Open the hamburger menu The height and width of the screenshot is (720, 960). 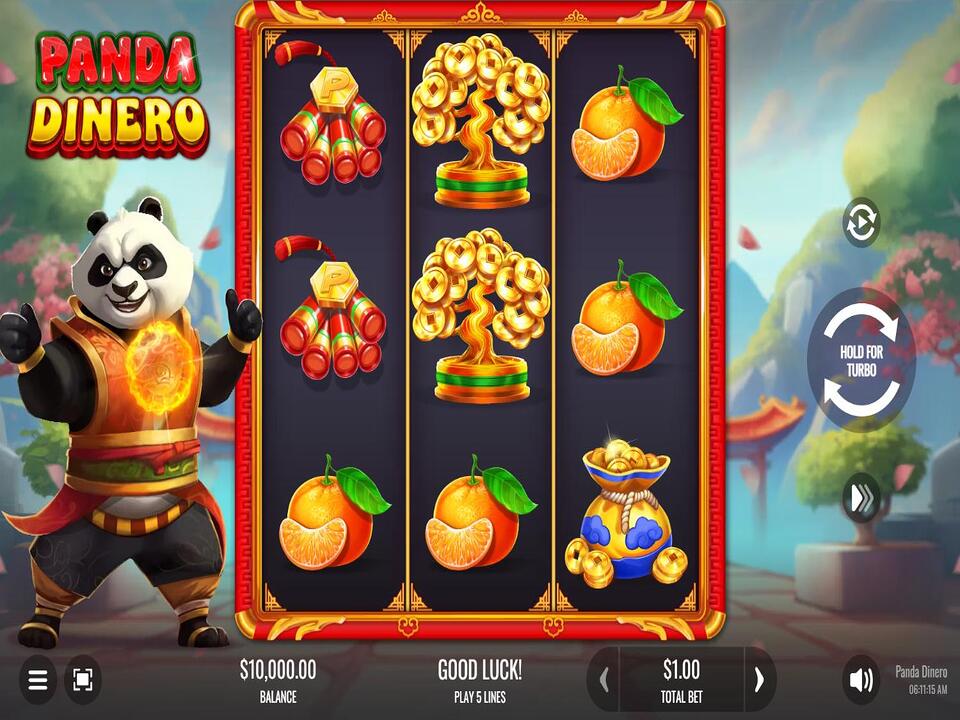(x=38, y=680)
